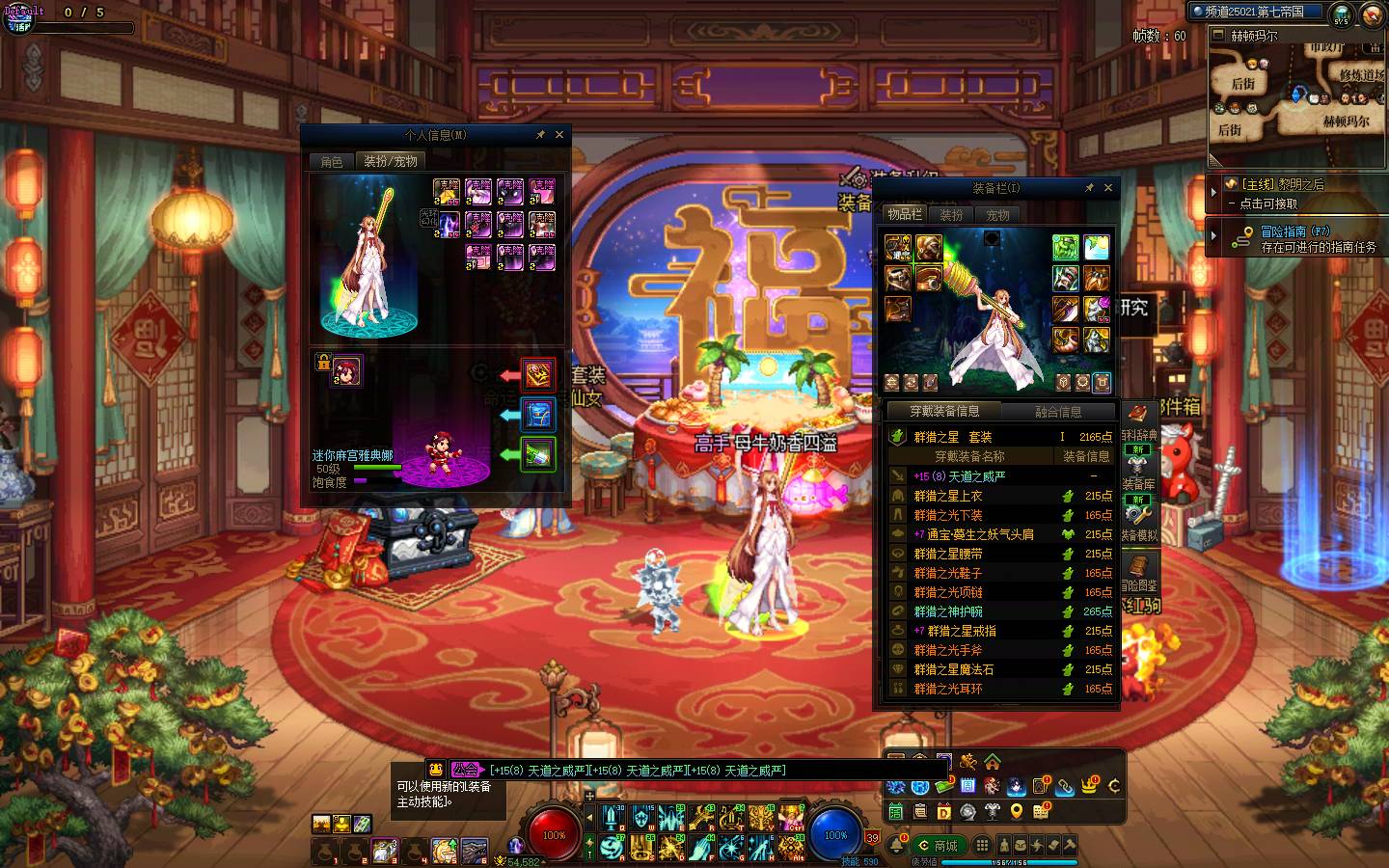
Task: Select the pet portrait slot
Action: pos(347,370)
